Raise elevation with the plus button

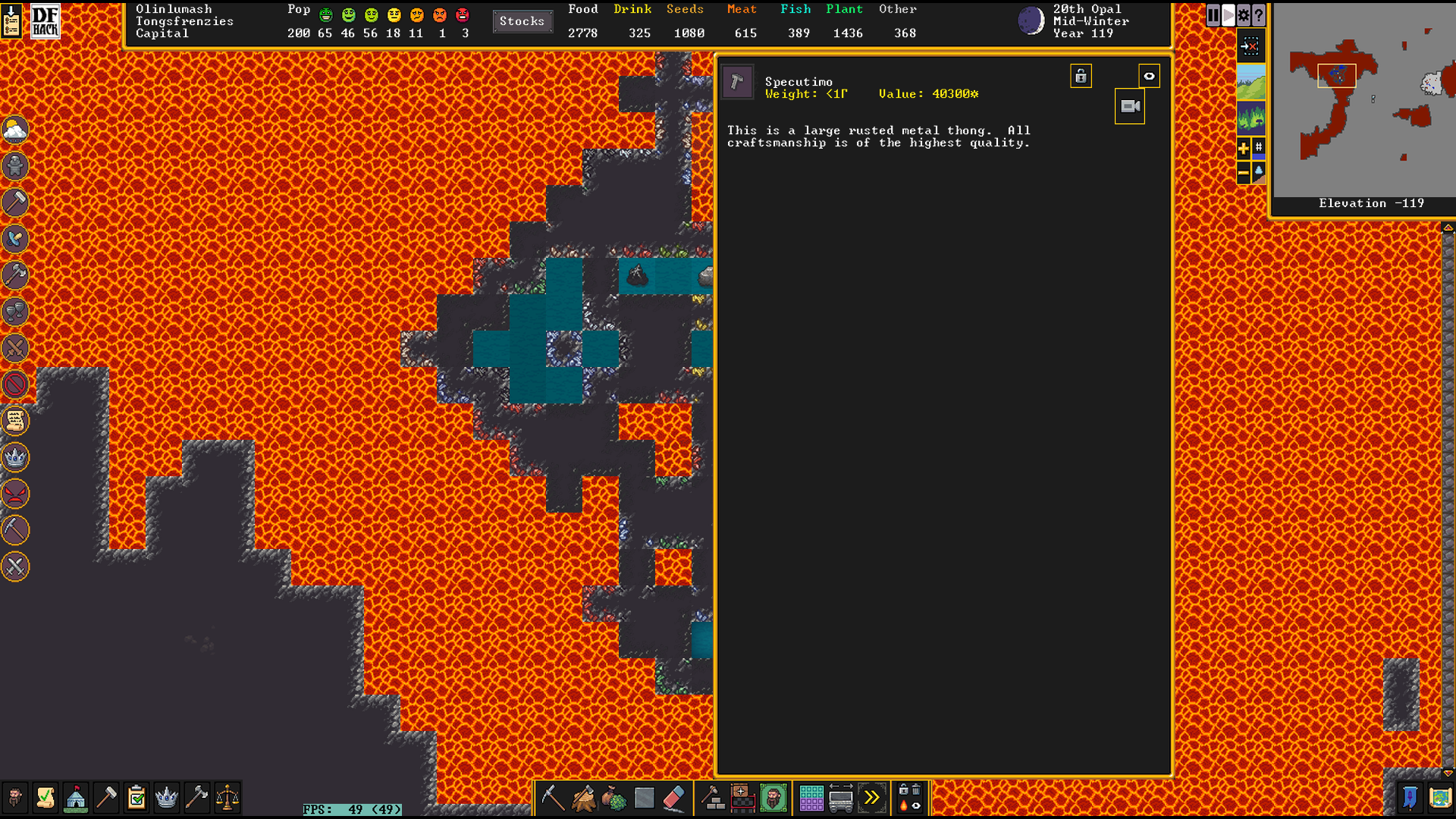coord(1244,149)
